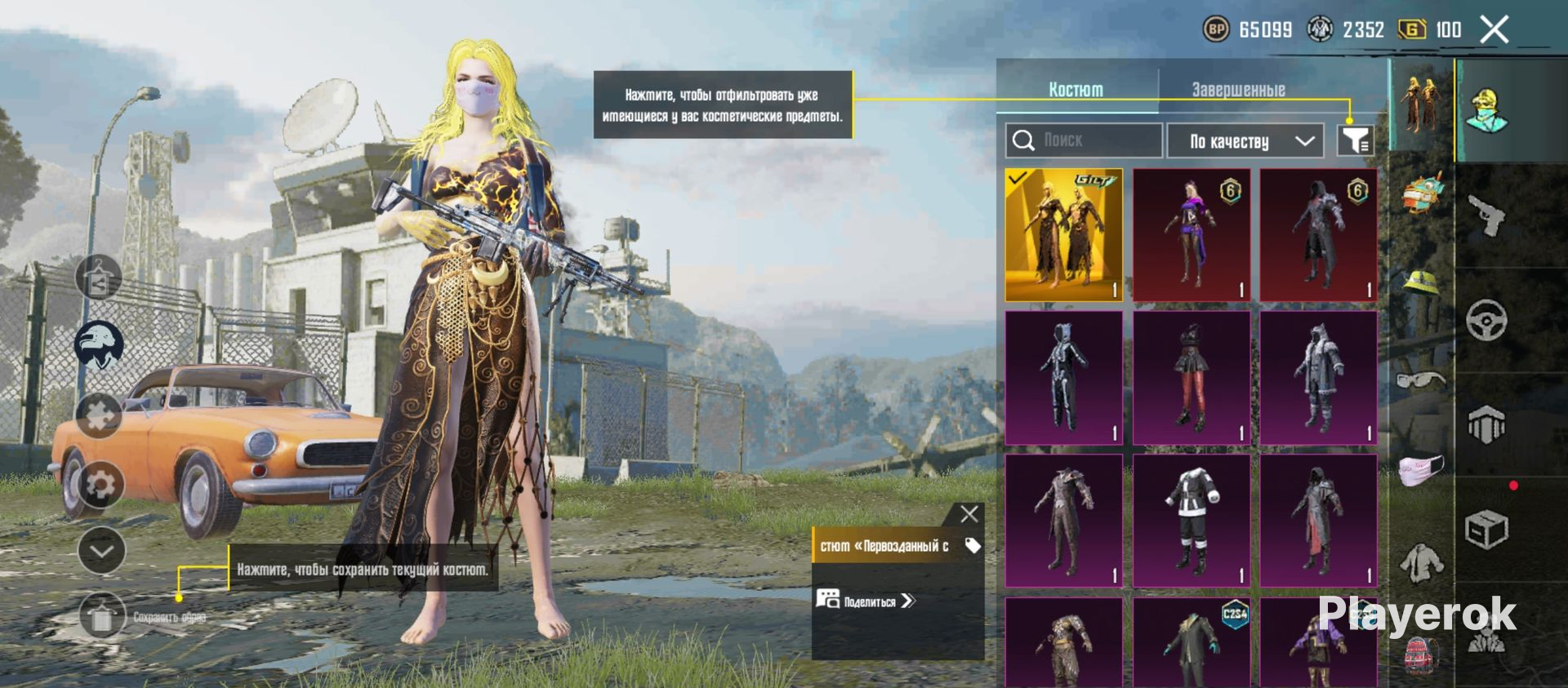Open the По качеству sort dropdown
The image size is (1568, 688).
click(1245, 141)
